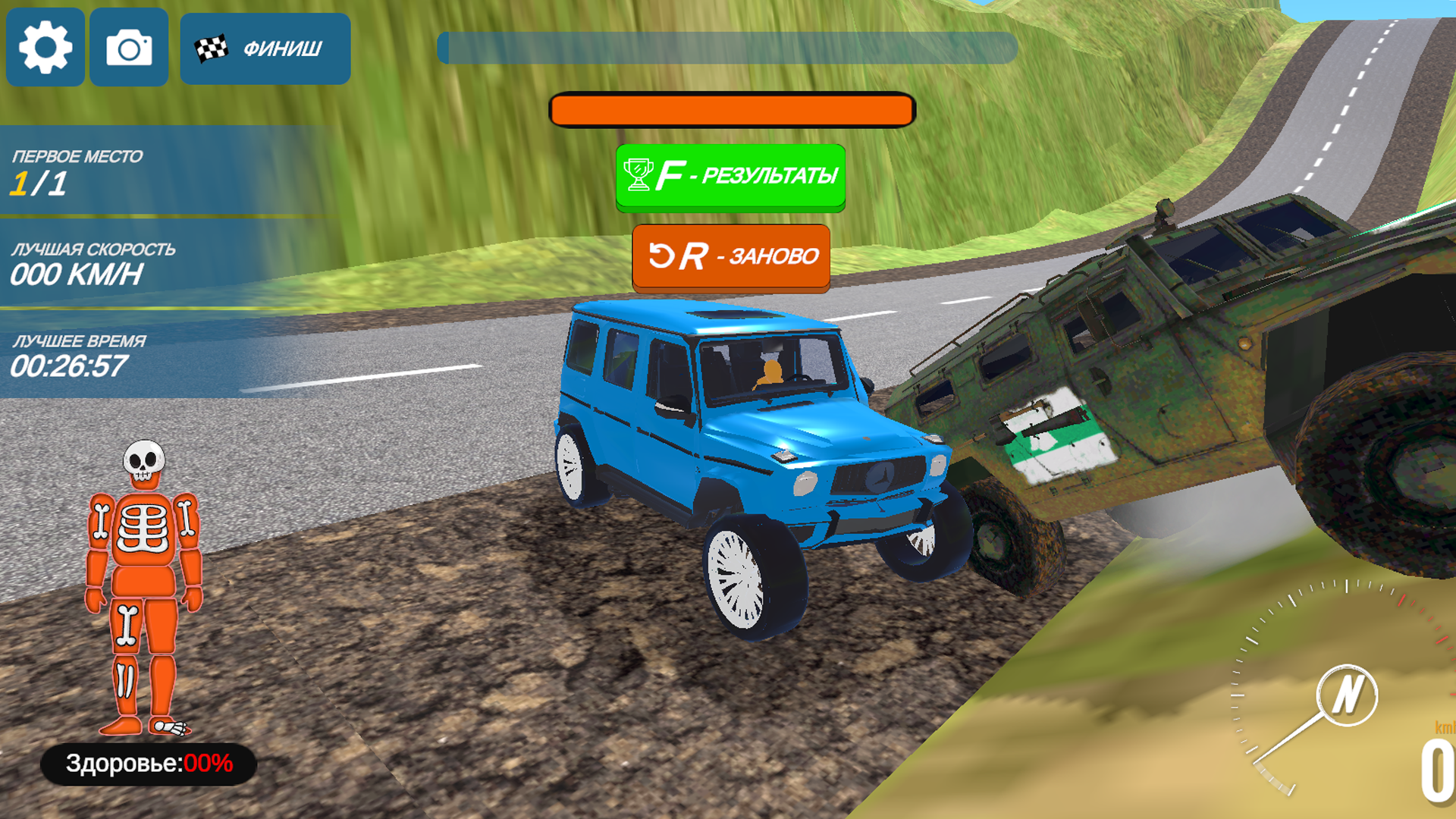Click the camera screenshot icon
Image resolution: width=1456 pixels, height=819 pixels.
pyautogui.click(x=129, y=47)
